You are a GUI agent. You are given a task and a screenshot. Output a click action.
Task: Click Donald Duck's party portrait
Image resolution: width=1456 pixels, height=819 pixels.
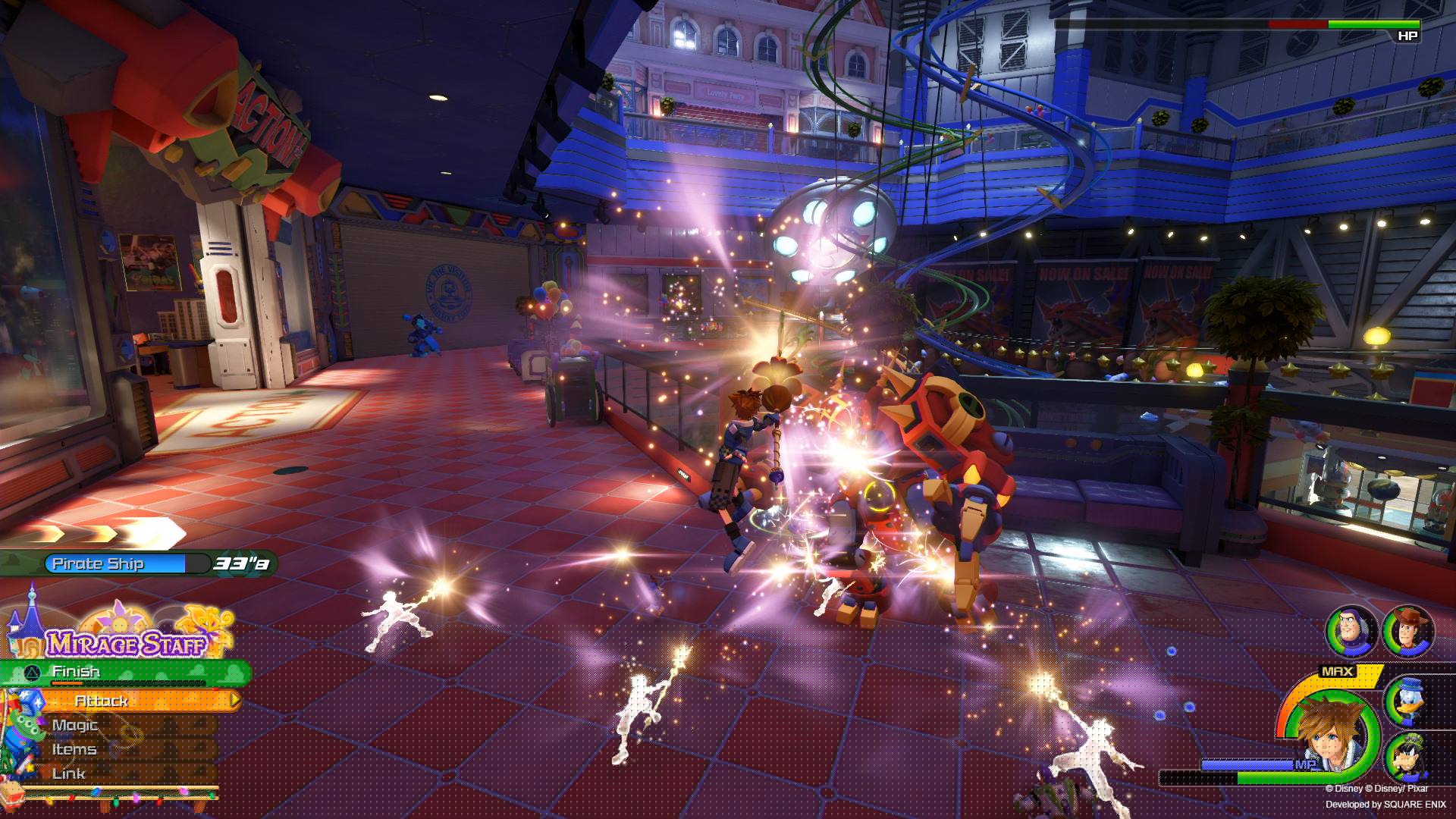pos(1407,701)
